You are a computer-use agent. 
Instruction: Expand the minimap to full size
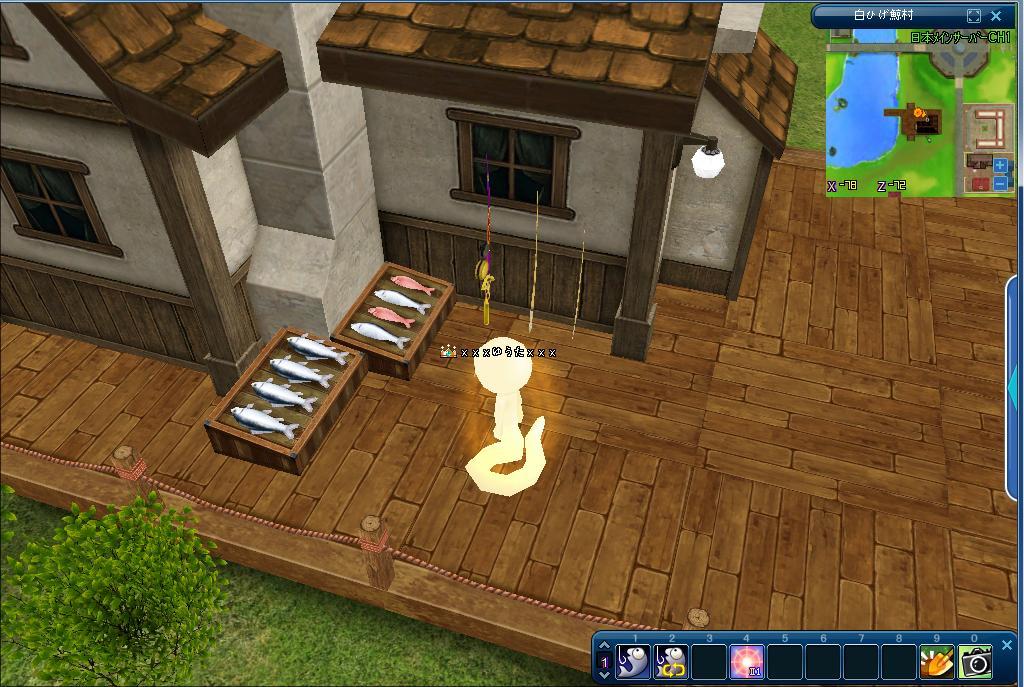pos(974,16)
